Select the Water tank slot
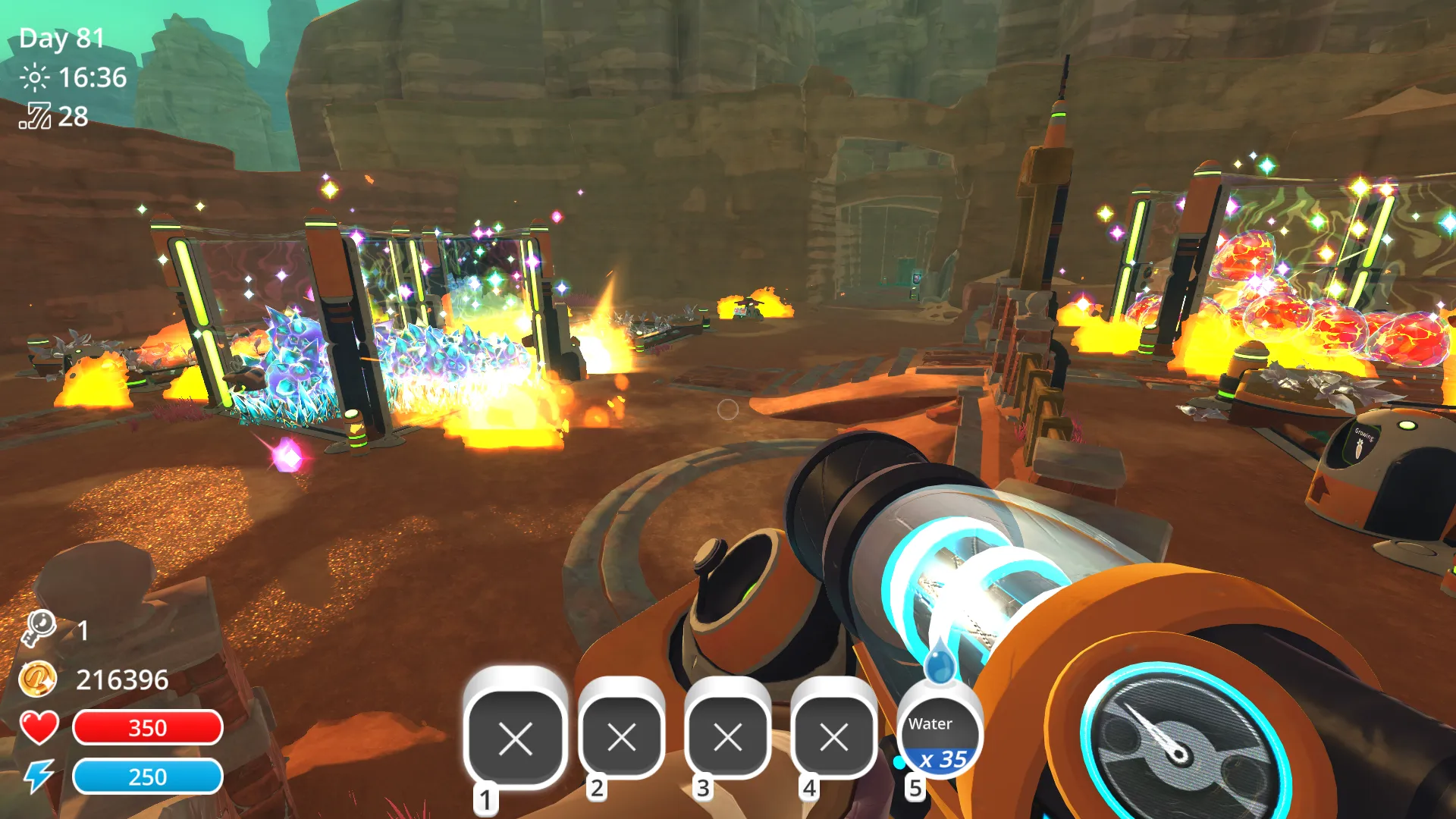This screenshot has width=1456, height=819. 939,737
